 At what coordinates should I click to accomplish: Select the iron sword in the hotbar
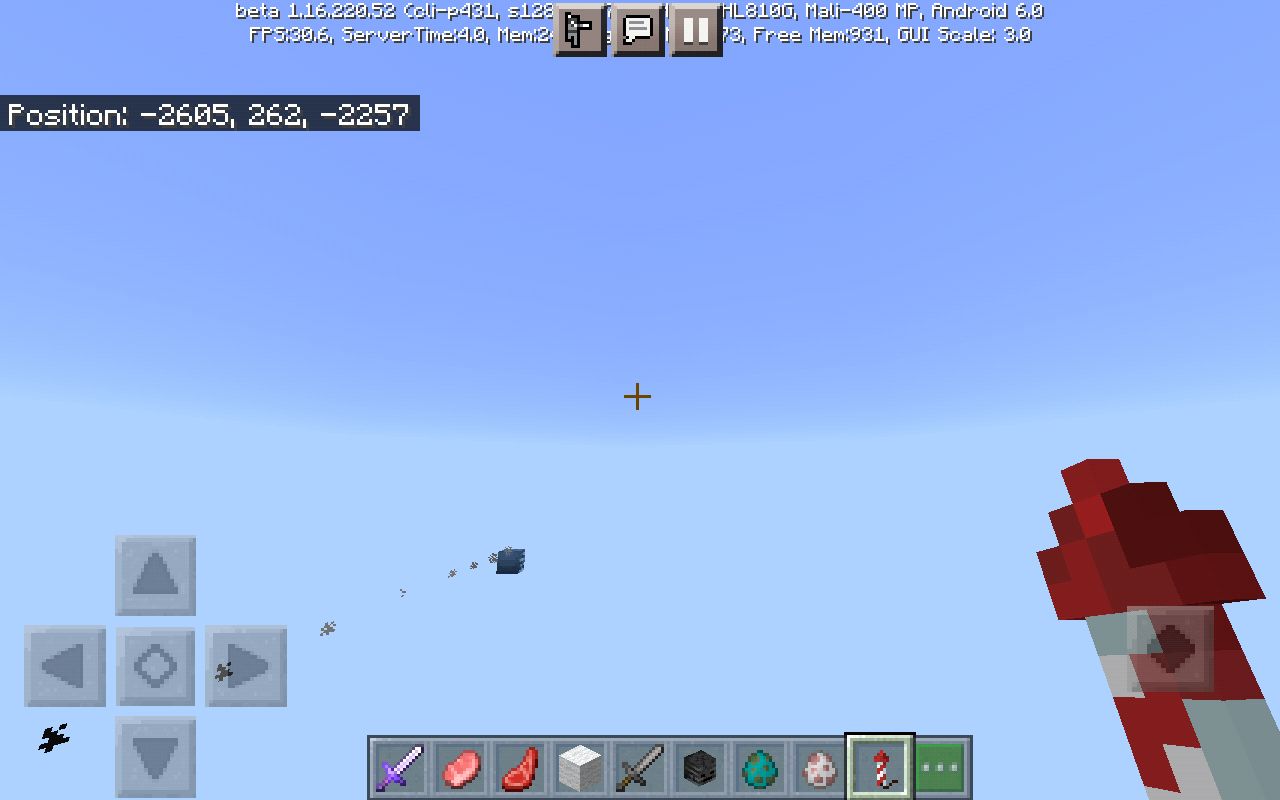tap(639, 768)
